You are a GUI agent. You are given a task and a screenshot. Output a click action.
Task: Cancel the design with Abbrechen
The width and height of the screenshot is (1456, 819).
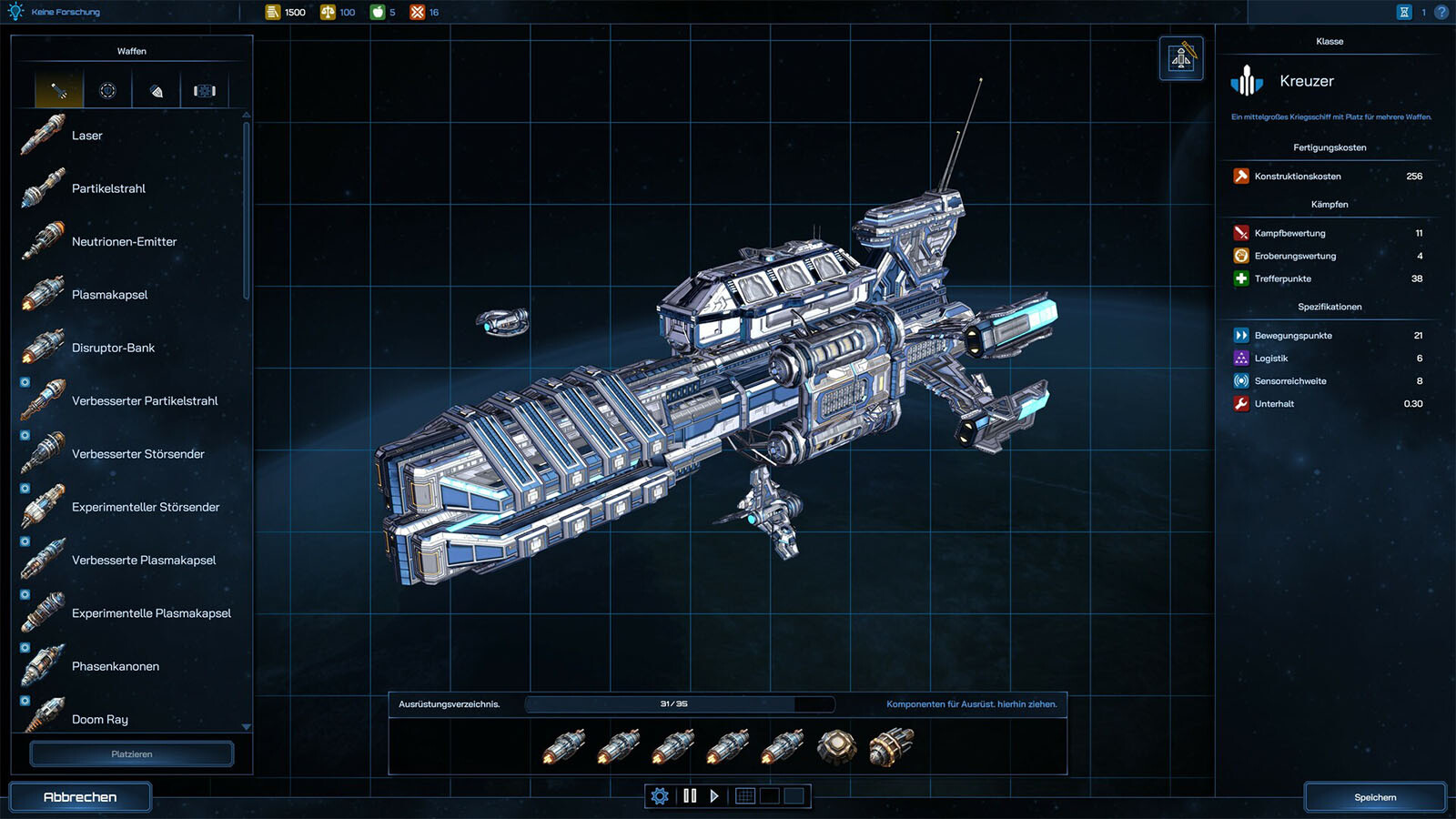click(80, 797)
